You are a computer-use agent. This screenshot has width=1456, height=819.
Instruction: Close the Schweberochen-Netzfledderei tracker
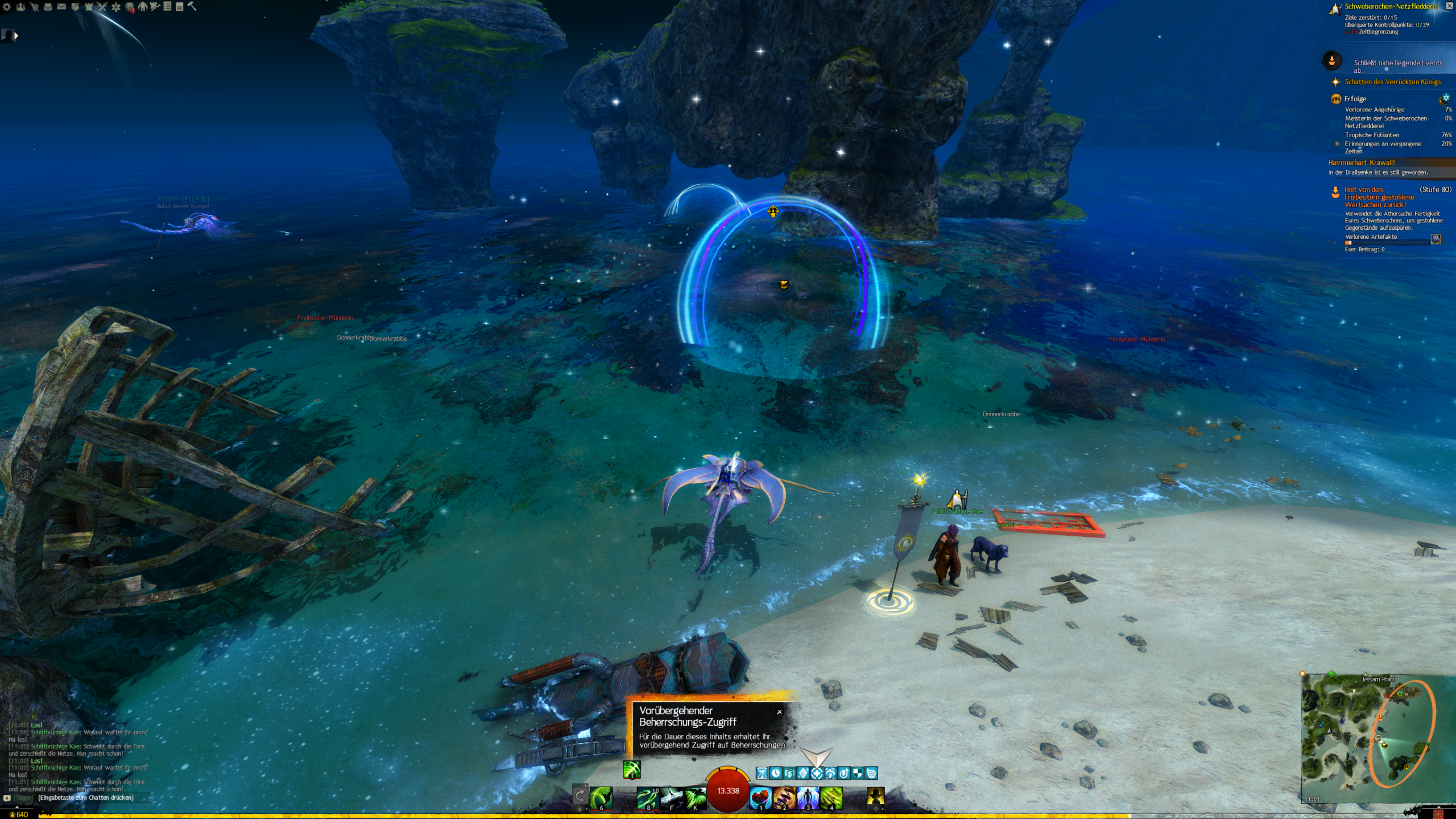(1449, 6)
